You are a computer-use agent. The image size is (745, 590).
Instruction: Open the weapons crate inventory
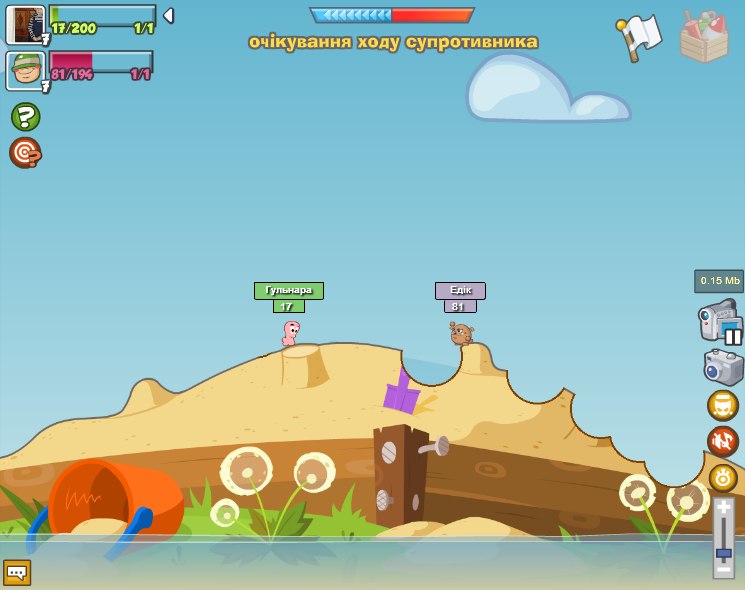click(704, 37)
